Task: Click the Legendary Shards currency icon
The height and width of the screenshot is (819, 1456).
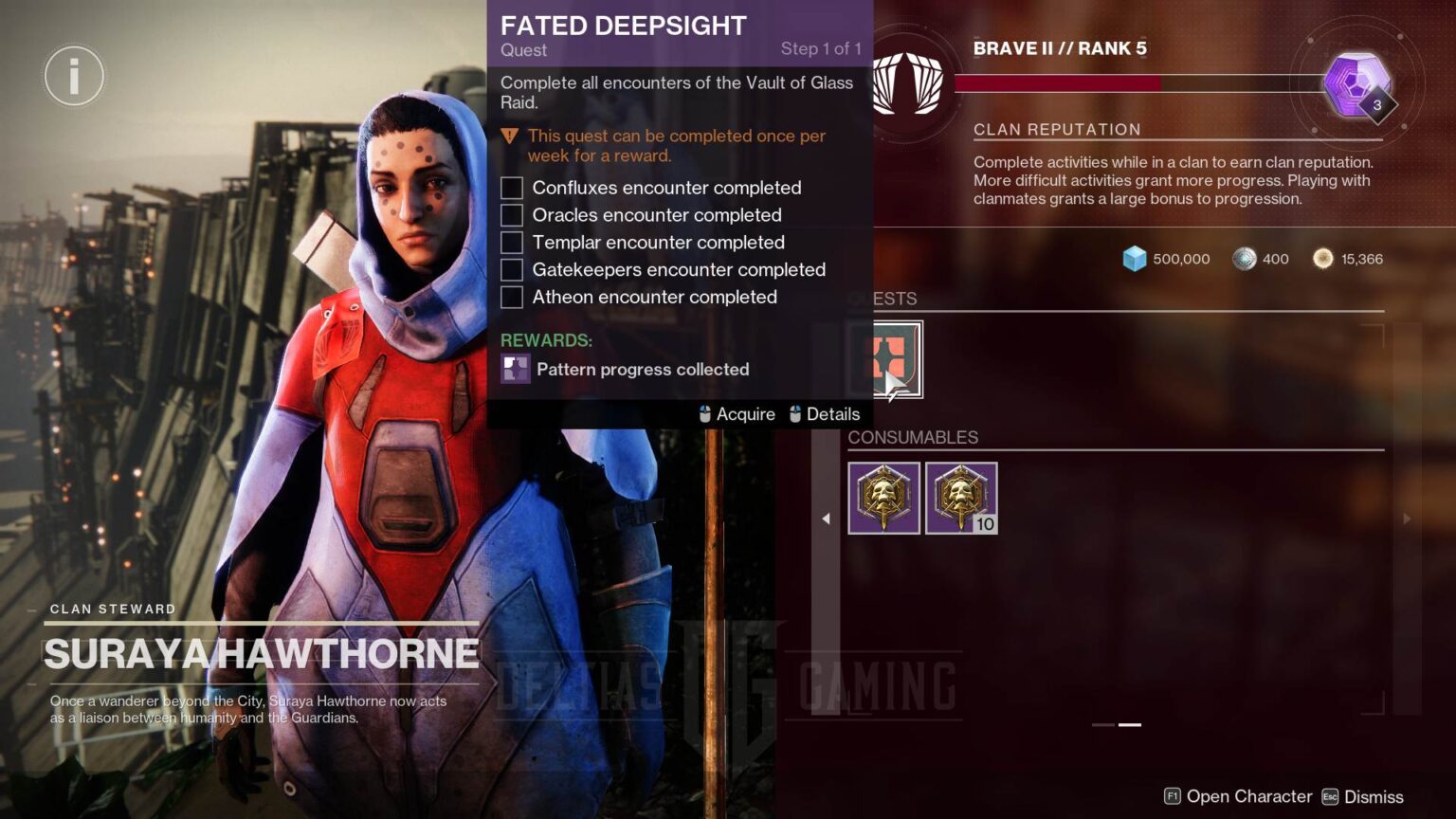Action: pos(1245,258)
